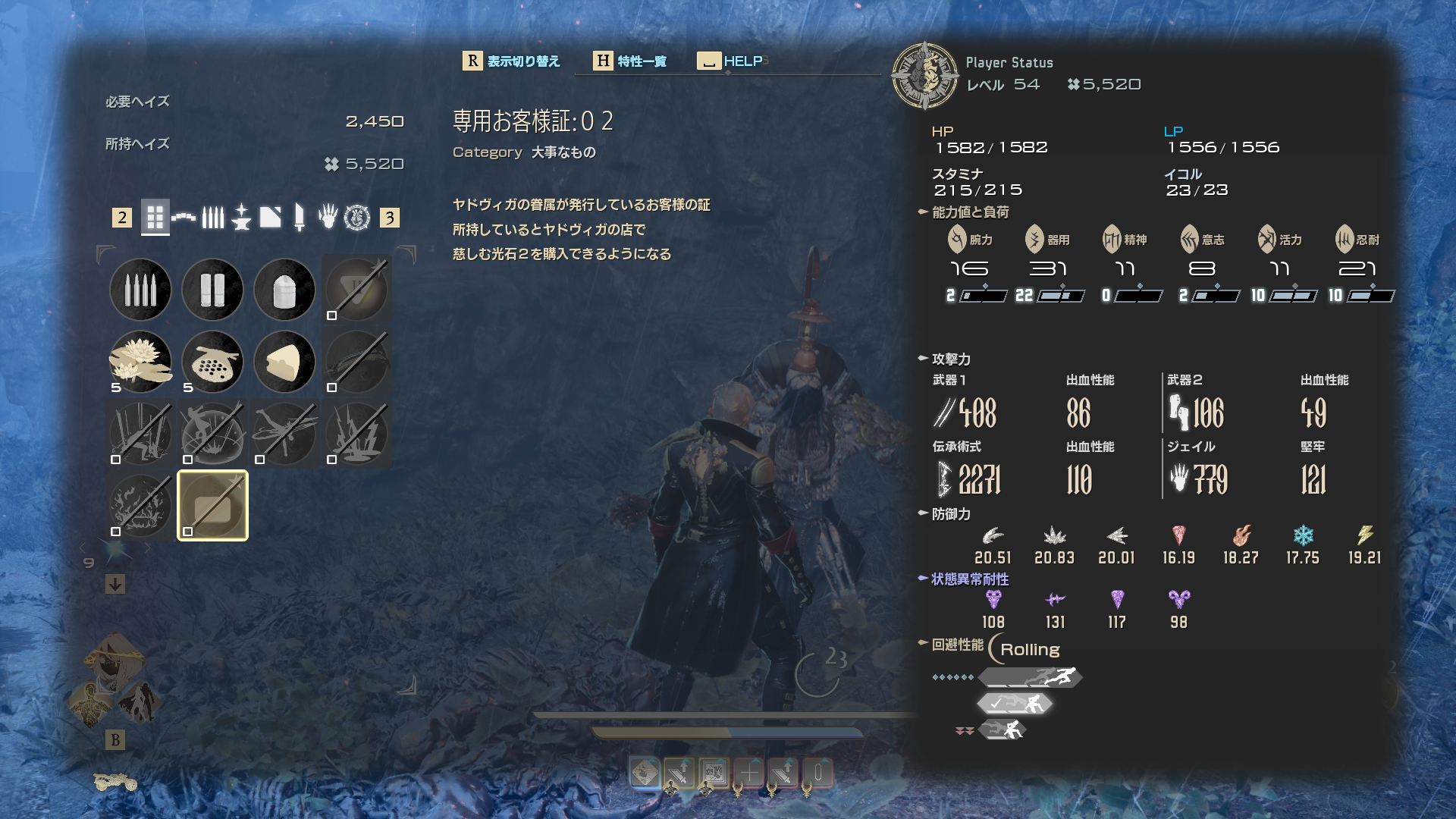Pick the lotus flower item slot
Viewport: 1456px width, 819px height.
(140, 362)
